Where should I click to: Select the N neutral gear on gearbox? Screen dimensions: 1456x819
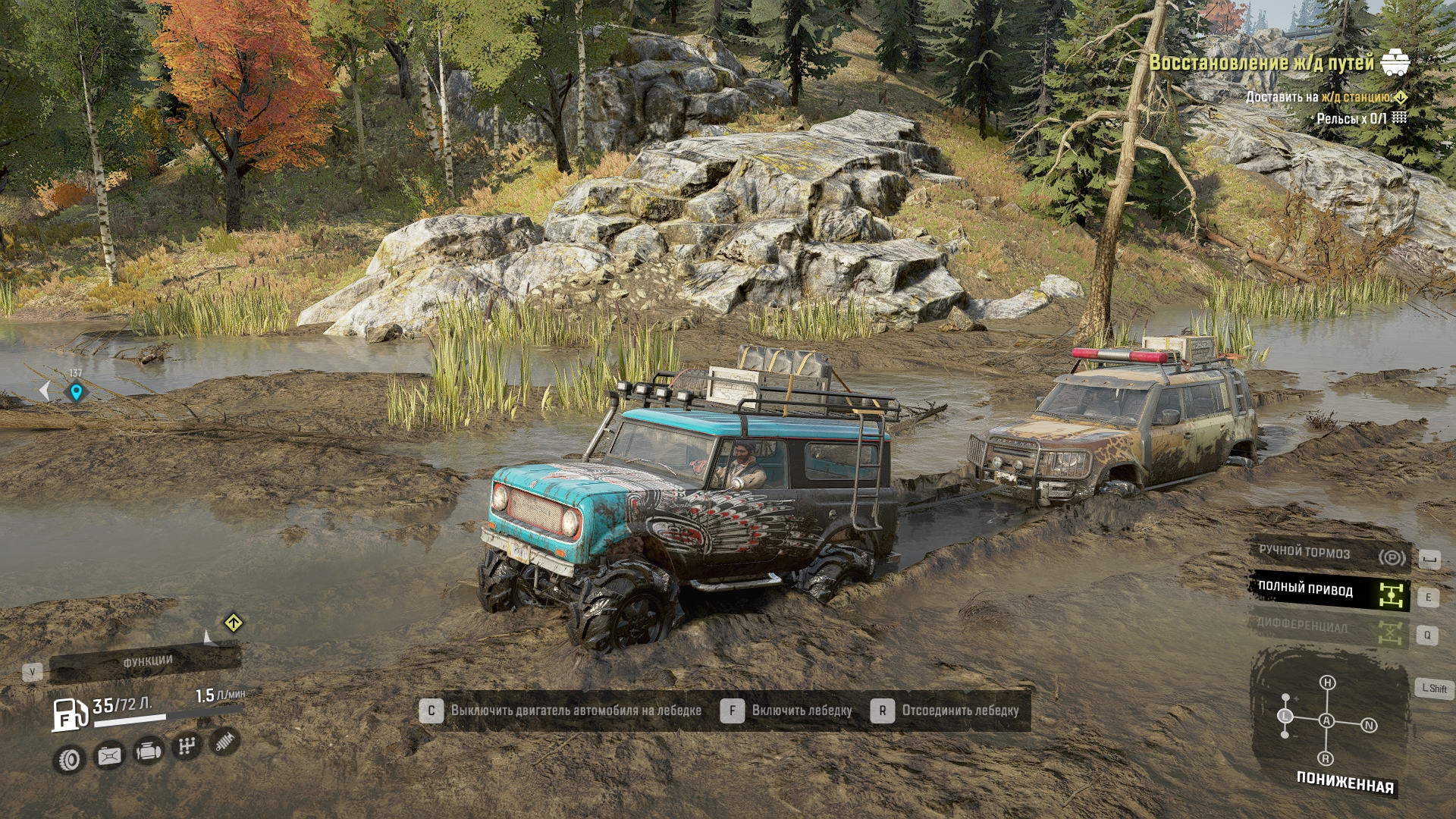click(1369, 725)
